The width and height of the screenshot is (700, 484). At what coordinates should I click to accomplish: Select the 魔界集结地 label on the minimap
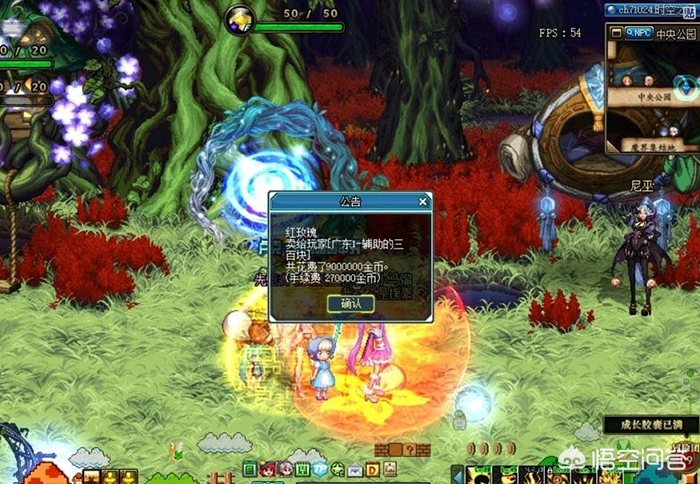tap(651, 145)
